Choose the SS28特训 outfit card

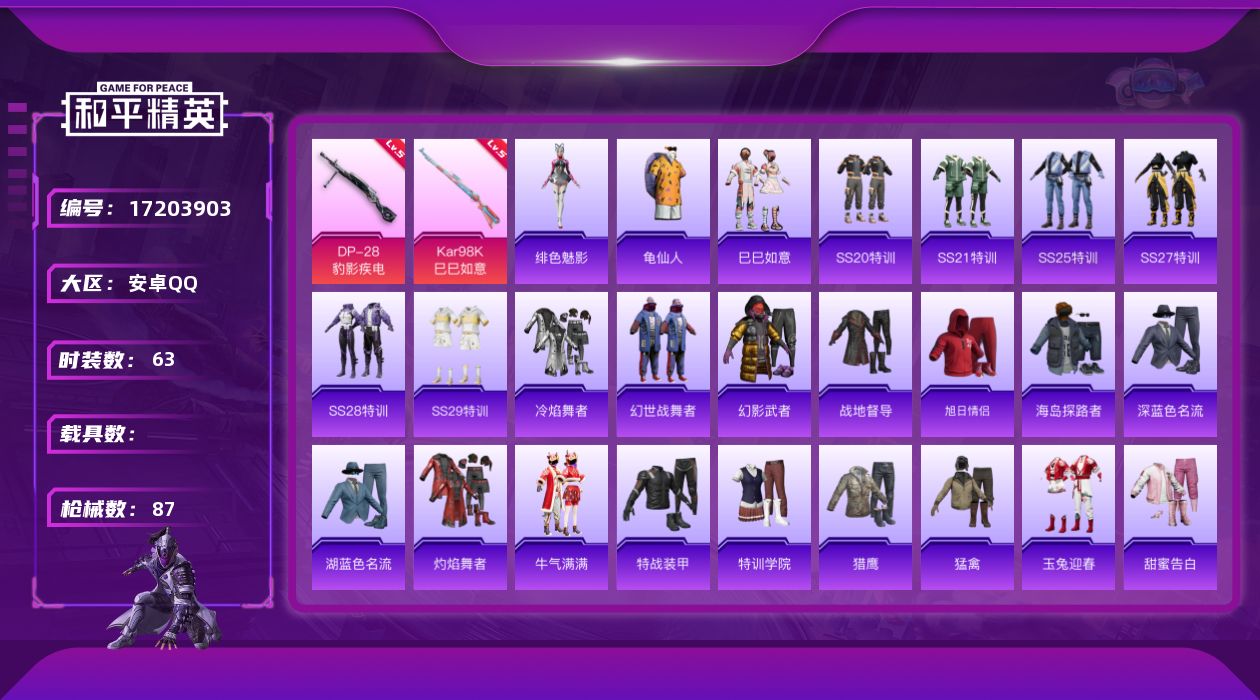(x=358, y=364)
